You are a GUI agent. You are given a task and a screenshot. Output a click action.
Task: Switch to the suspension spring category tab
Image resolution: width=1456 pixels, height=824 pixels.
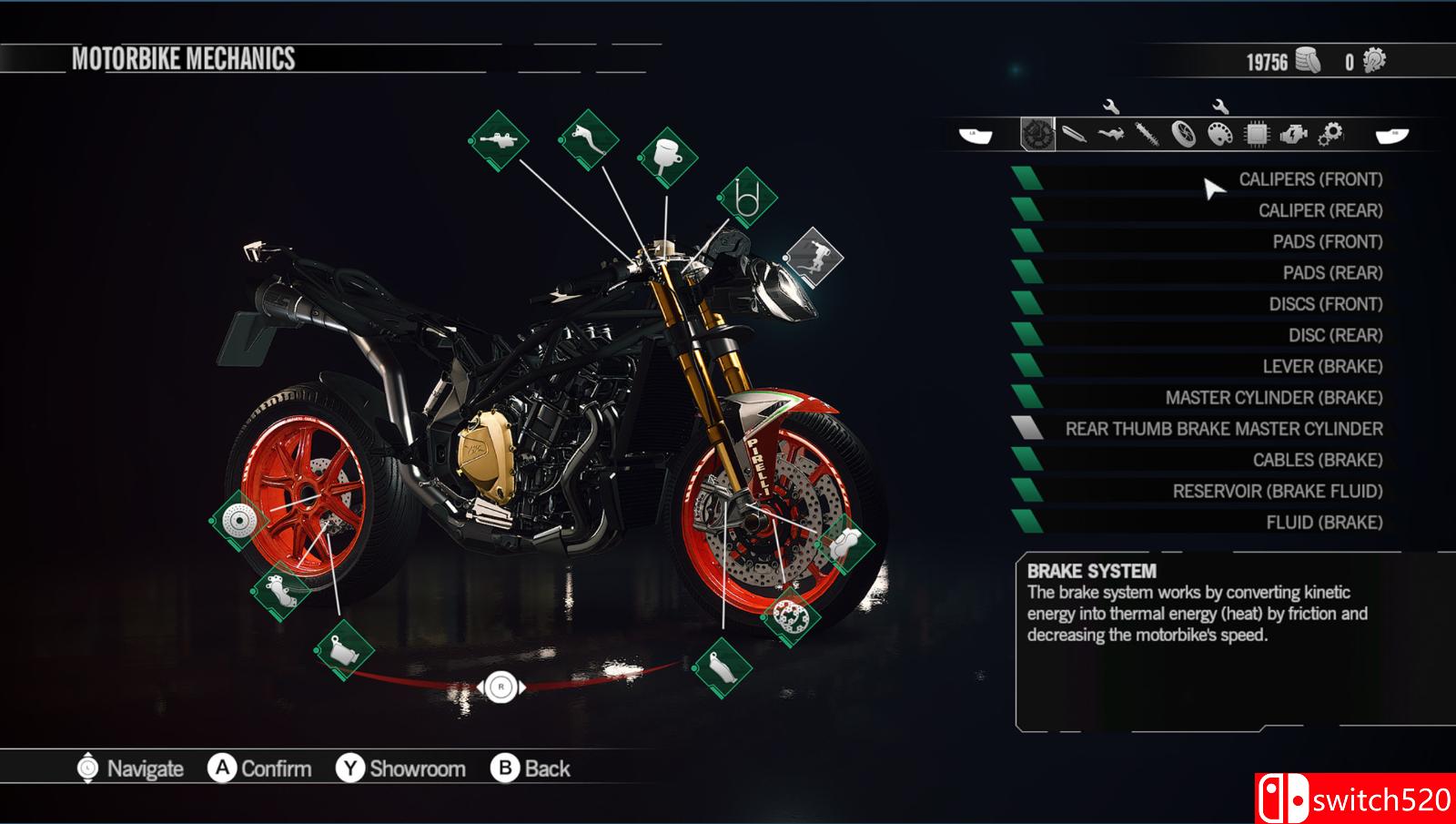(1147, 135)
